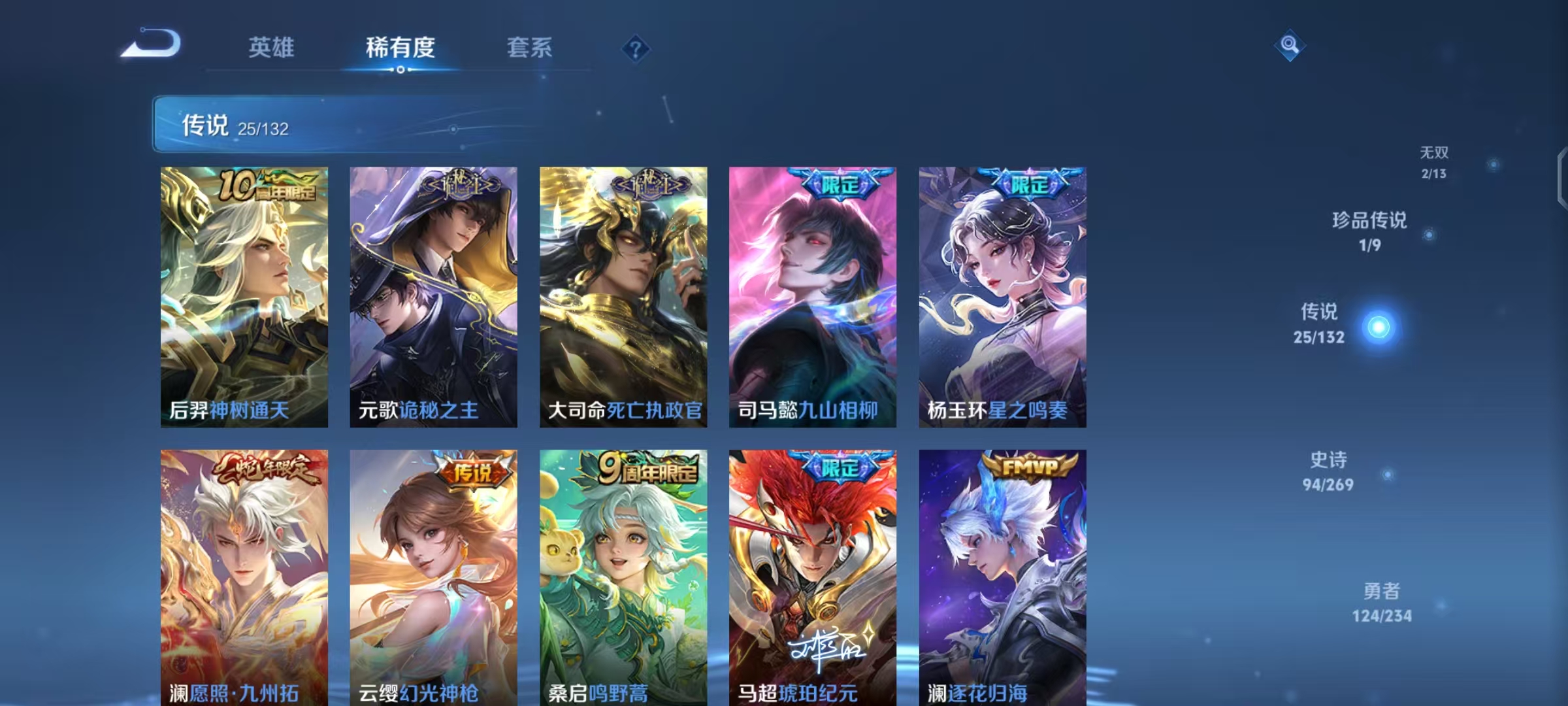Screen dimensions: 1568x706
Task: Click the help question mark icon
Action: (637, 49)
